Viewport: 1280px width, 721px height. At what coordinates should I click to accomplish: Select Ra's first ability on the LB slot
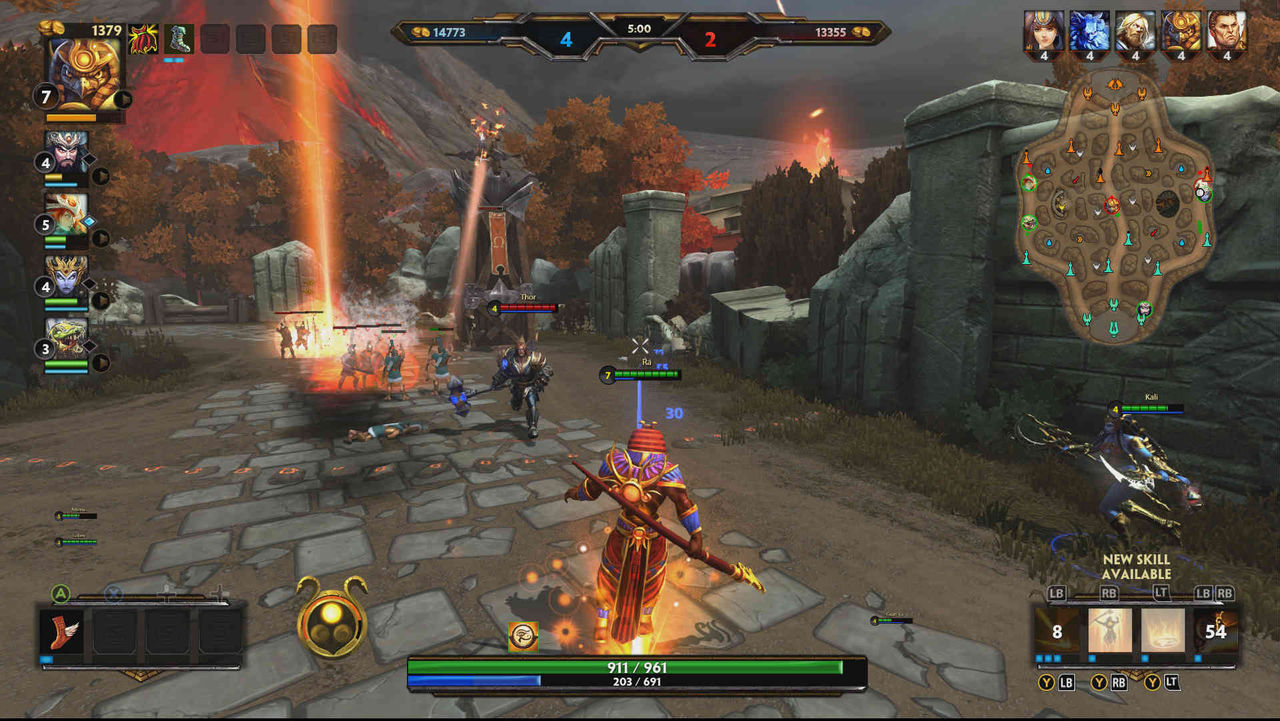[1056, 631]
